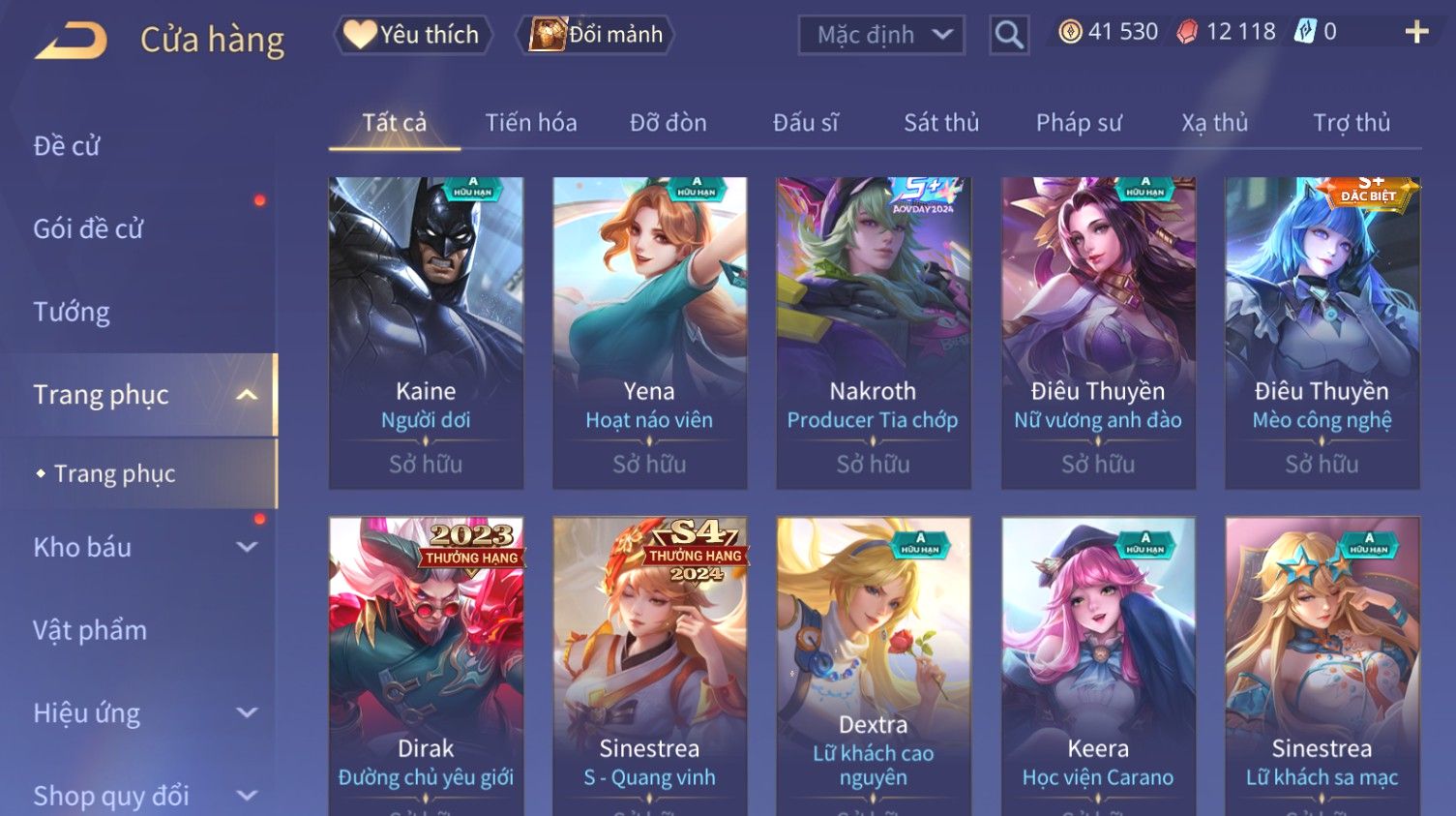Open the Vật phẩm items menu

(90, 630)
